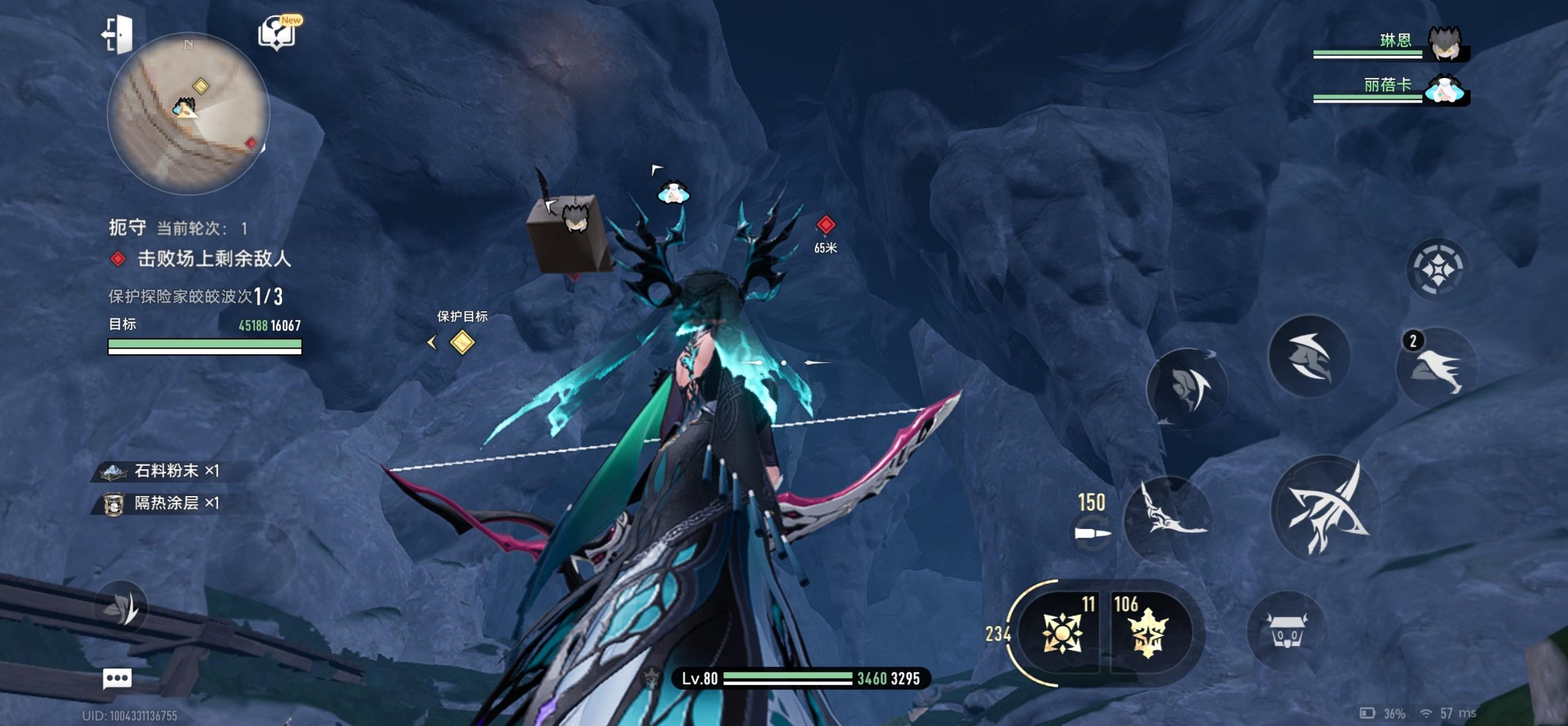Trigger the spinning figure dodge button
The width and height of the screenshot is (1568, 726).
point(1187,388)
